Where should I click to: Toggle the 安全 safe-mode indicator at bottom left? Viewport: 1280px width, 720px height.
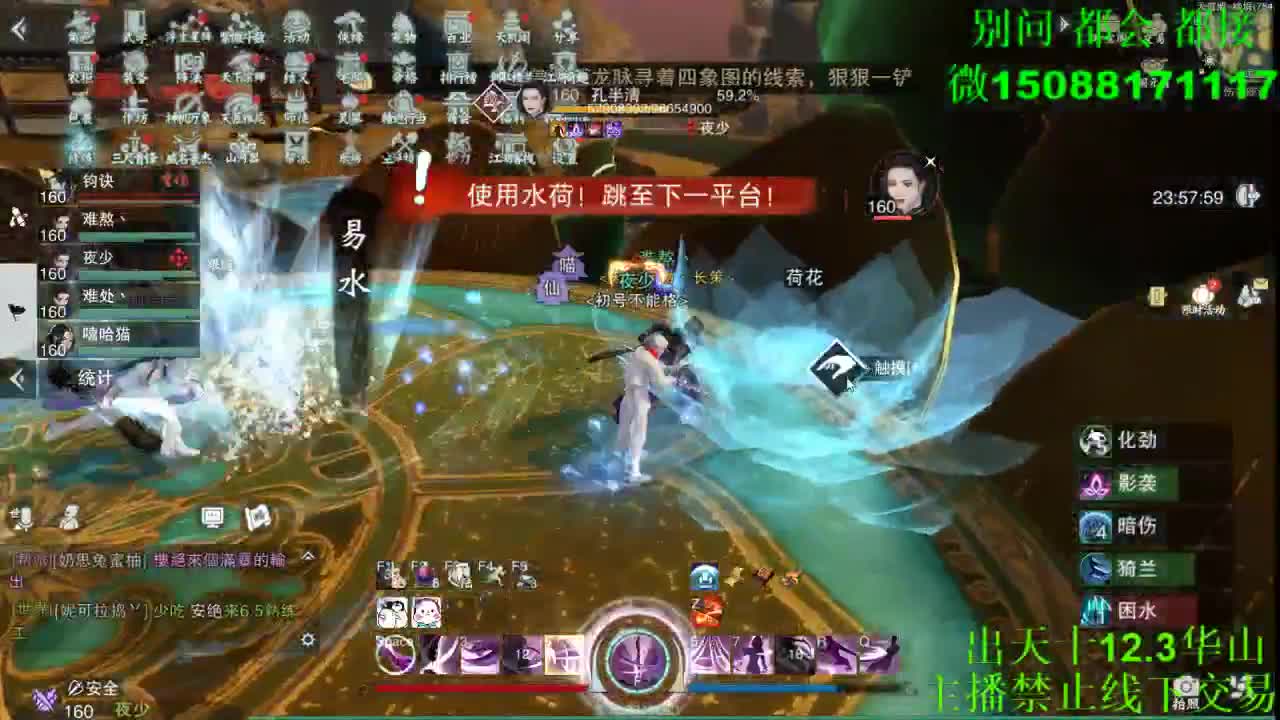[x=97, y=688]
